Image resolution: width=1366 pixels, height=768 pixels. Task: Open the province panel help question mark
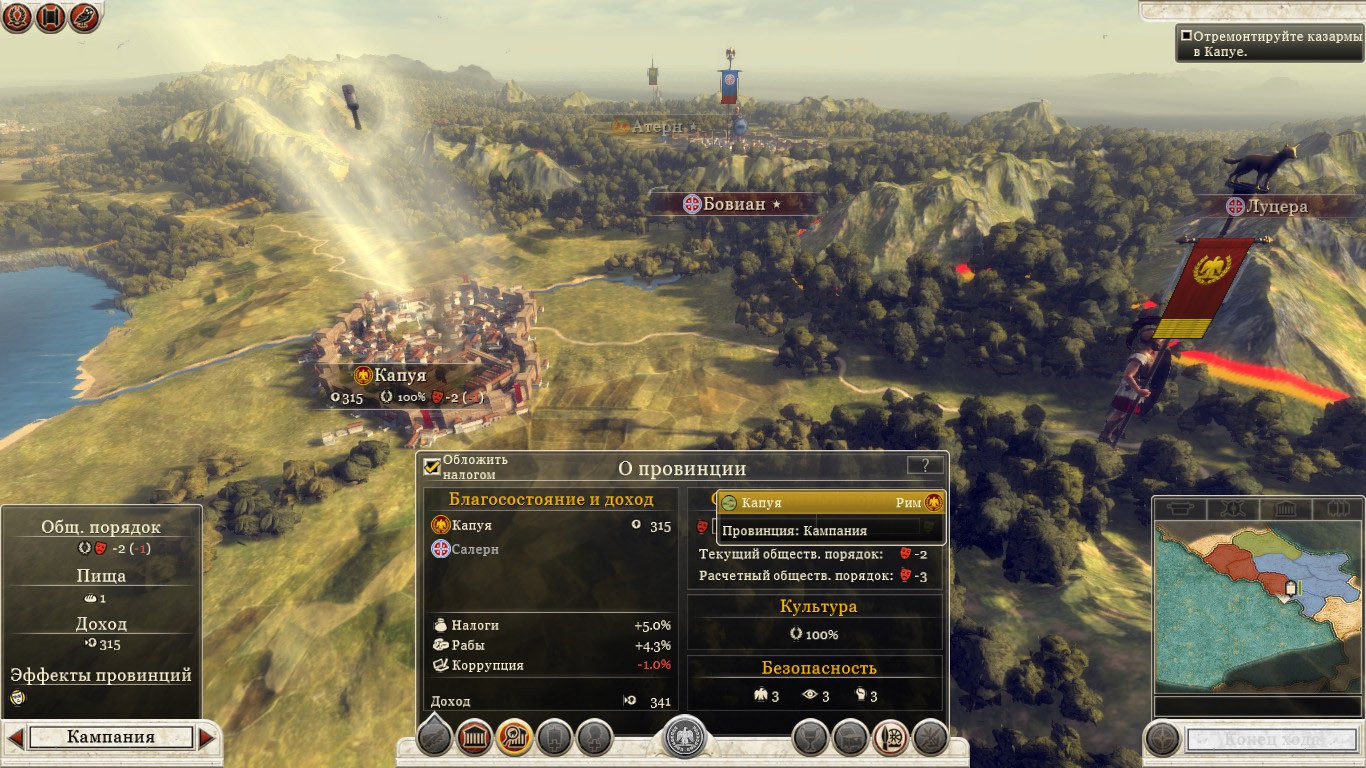[x=925, y=465]
